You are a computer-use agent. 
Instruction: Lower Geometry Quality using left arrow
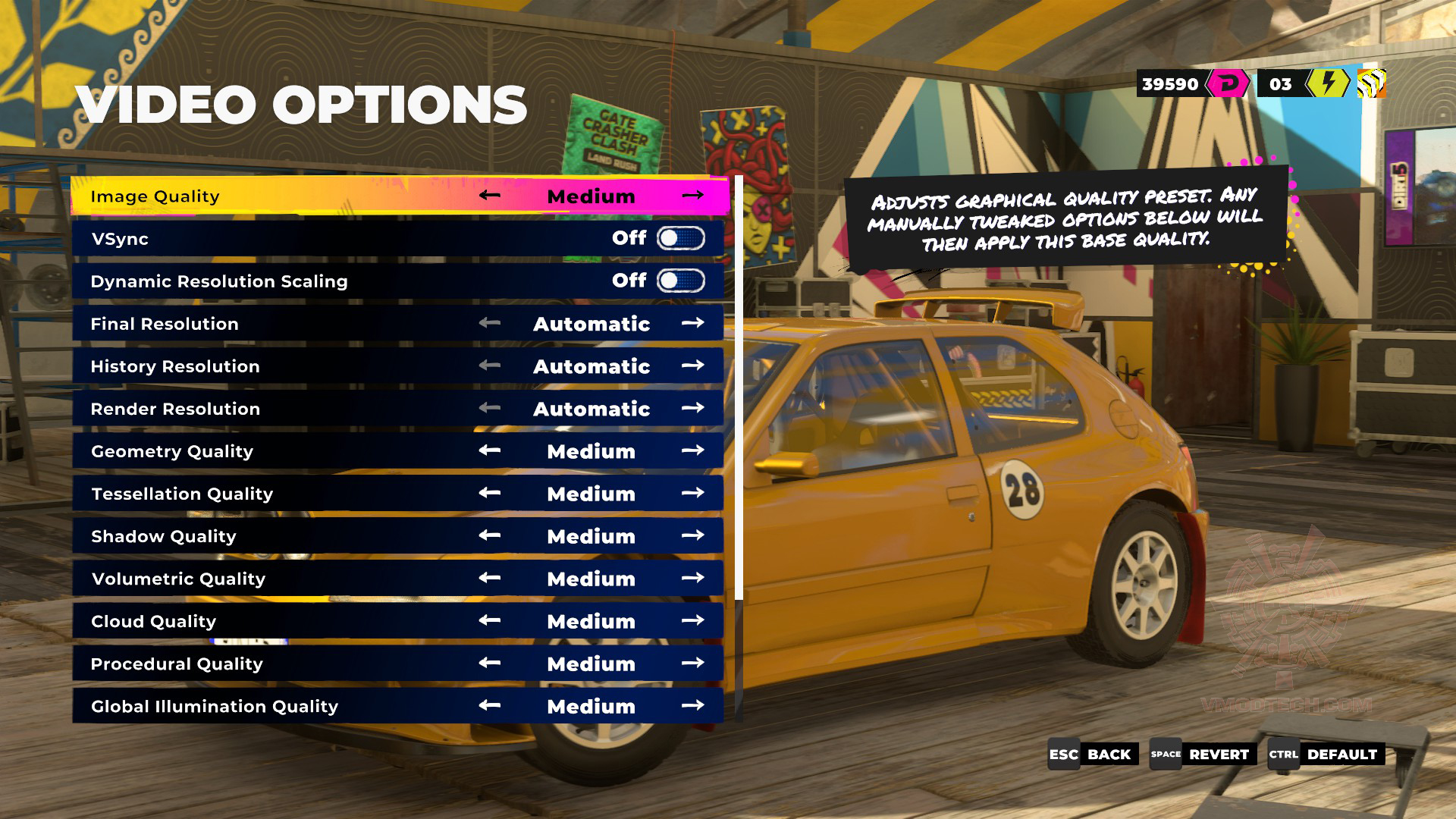[x=490, y=450]
